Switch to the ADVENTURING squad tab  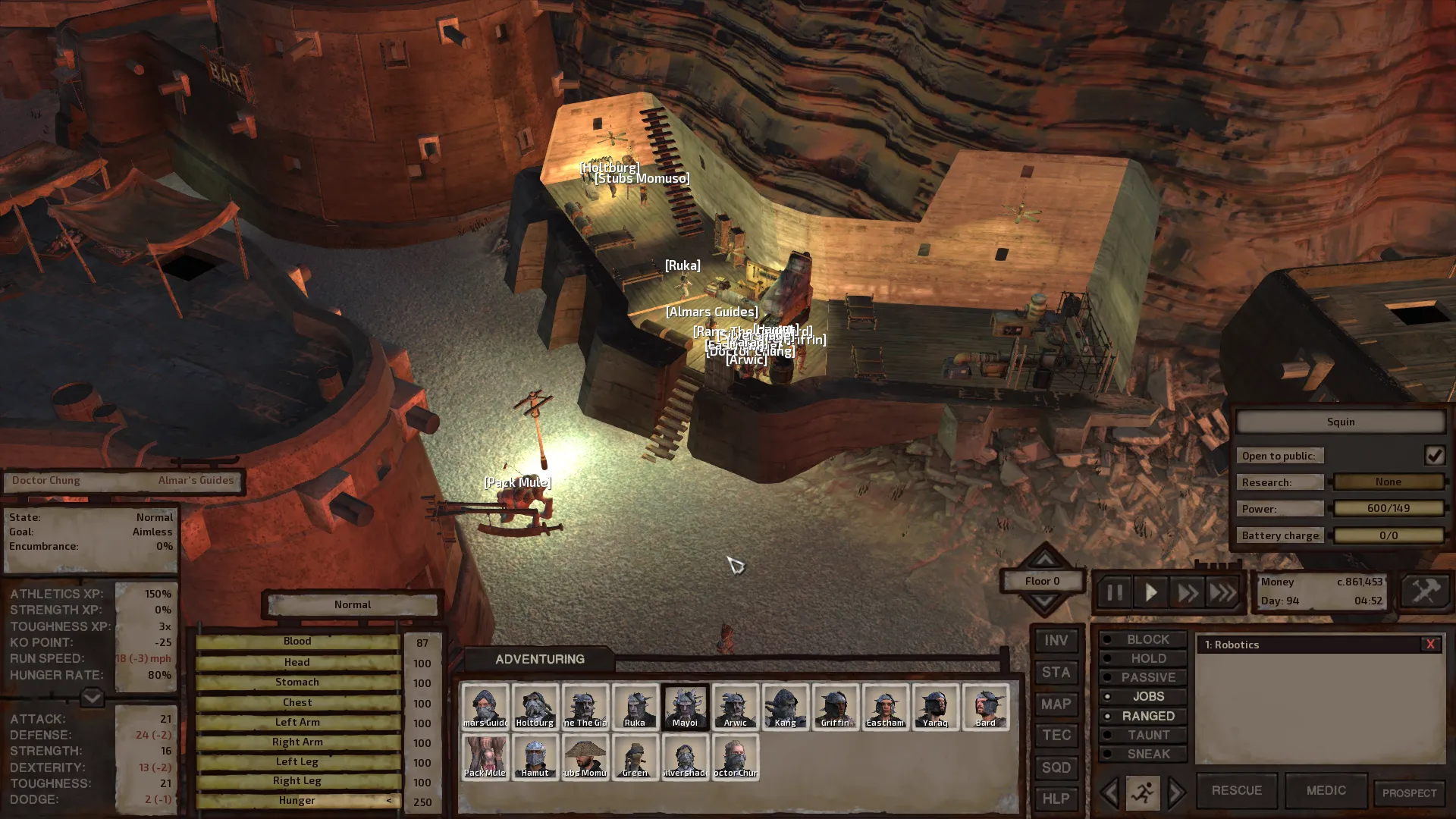tap(539, 659)
